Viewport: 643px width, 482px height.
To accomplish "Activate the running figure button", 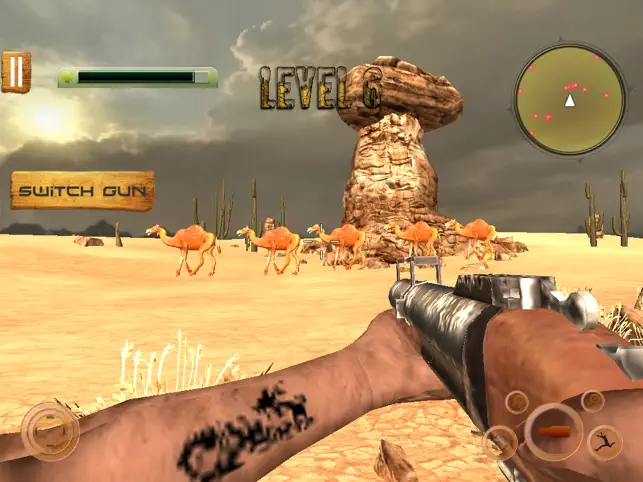I will (603, 440).
